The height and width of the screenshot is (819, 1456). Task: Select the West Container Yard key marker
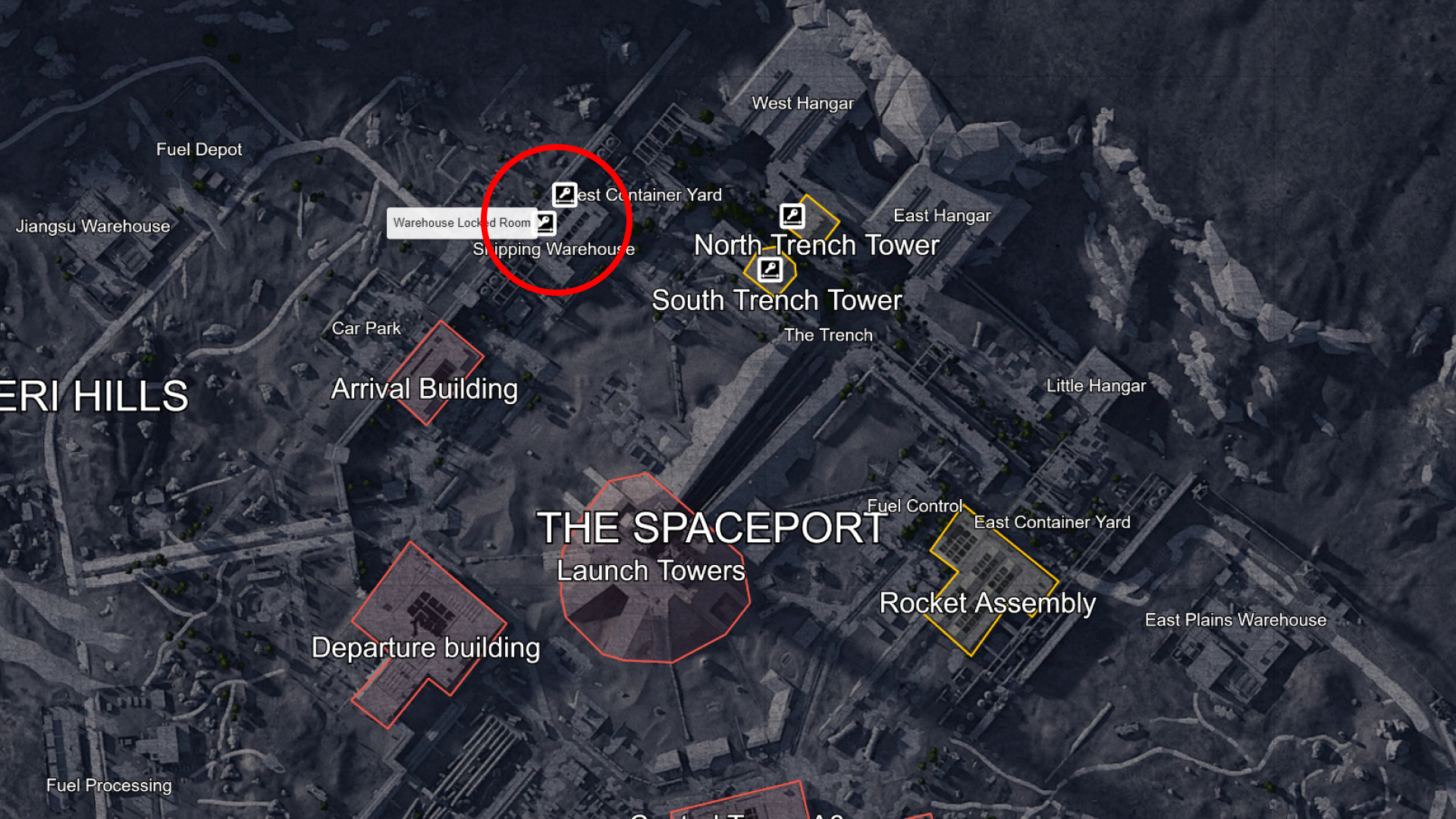point(564,196)
